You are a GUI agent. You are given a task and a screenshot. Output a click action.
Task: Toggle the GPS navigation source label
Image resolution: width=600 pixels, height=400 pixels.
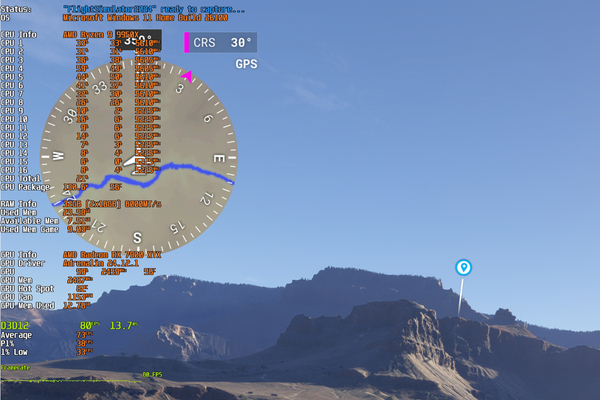point(246,64)
